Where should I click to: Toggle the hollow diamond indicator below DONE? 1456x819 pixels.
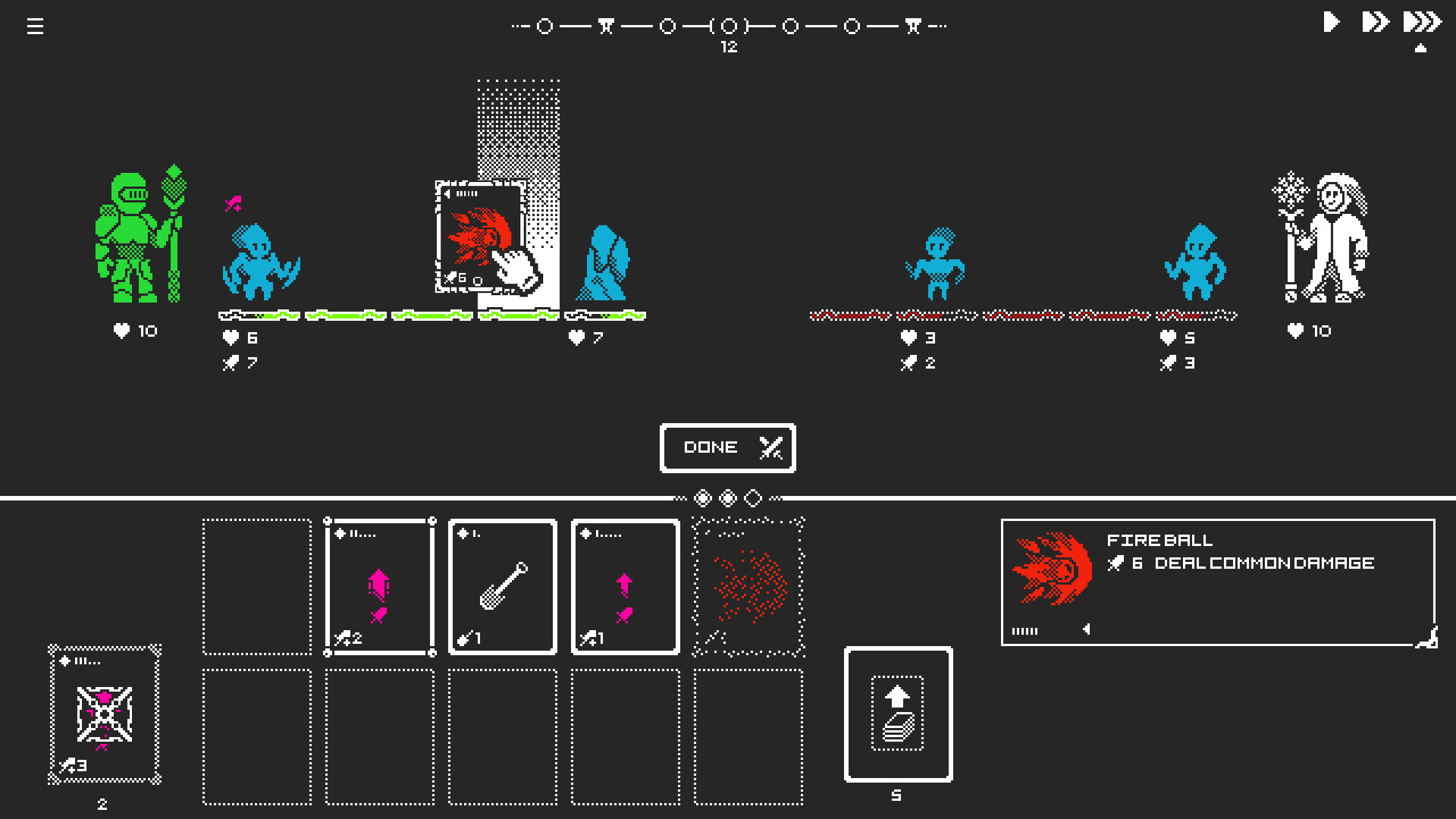click(x=752, y=498)
